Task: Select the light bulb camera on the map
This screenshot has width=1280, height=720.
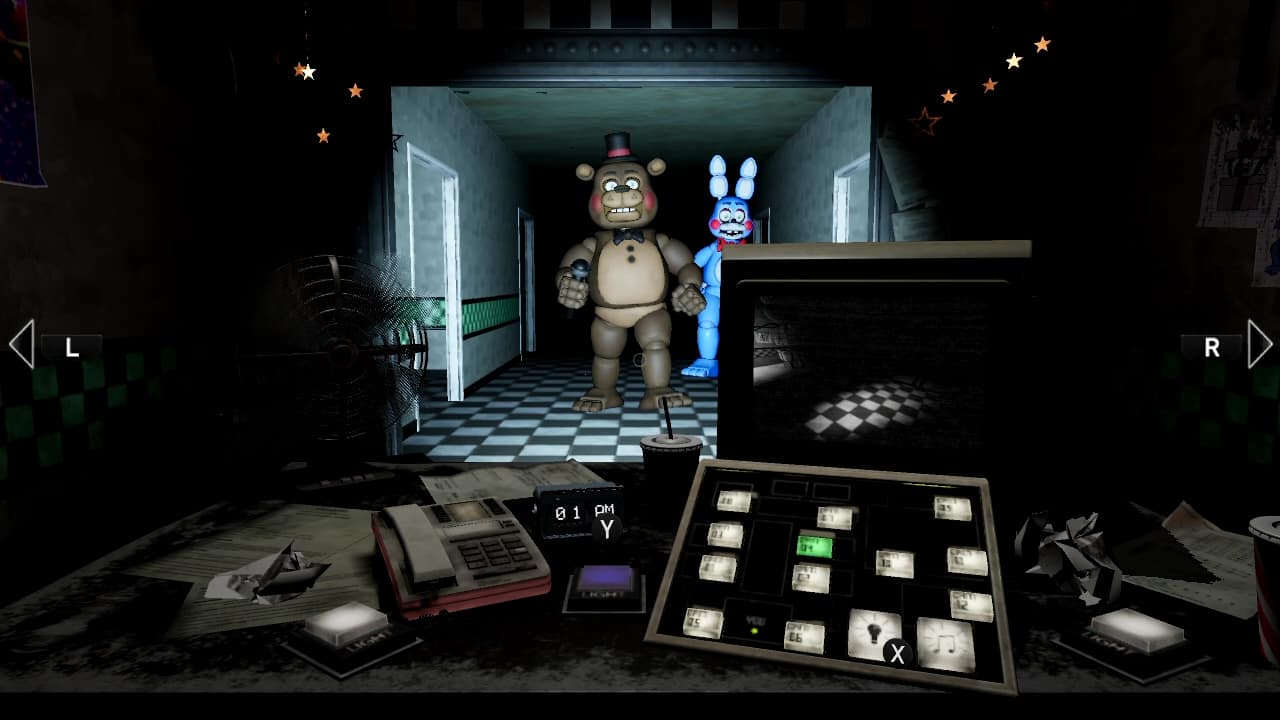Action: click(x=875, y=632)
